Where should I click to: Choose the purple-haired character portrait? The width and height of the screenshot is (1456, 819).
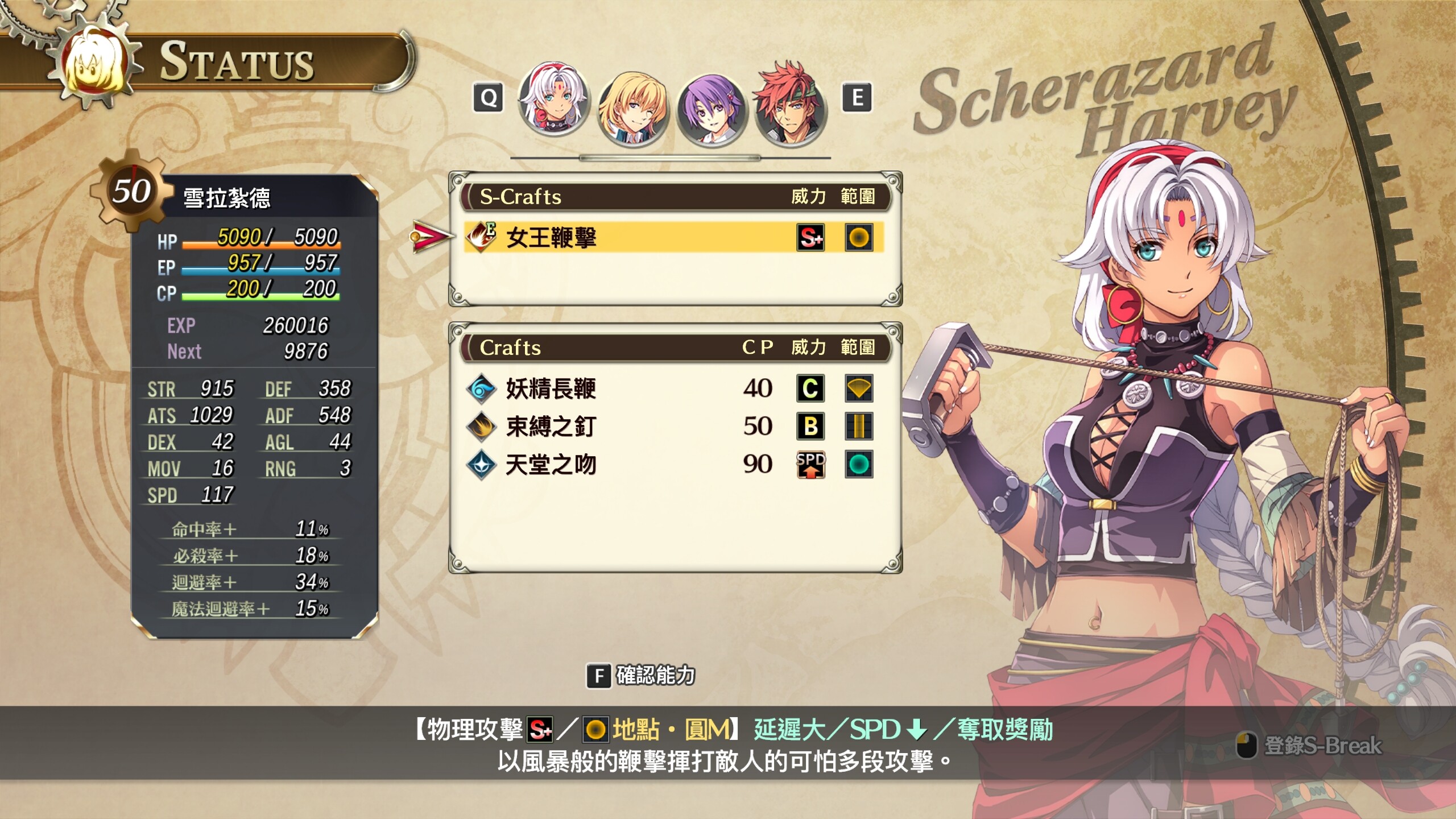click(711, 108)
